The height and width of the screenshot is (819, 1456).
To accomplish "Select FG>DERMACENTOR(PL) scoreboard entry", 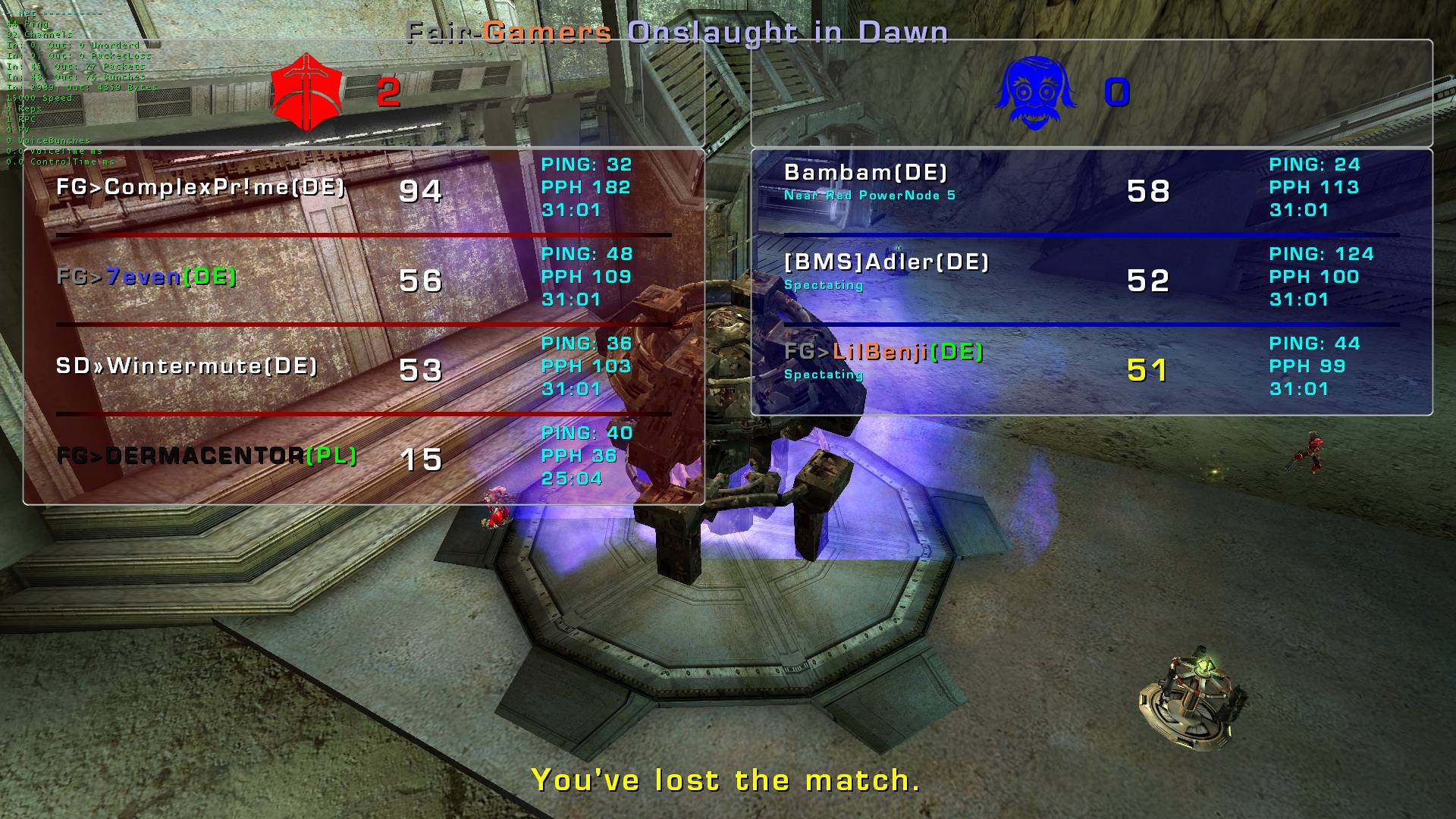I will (x=206, y=456).
